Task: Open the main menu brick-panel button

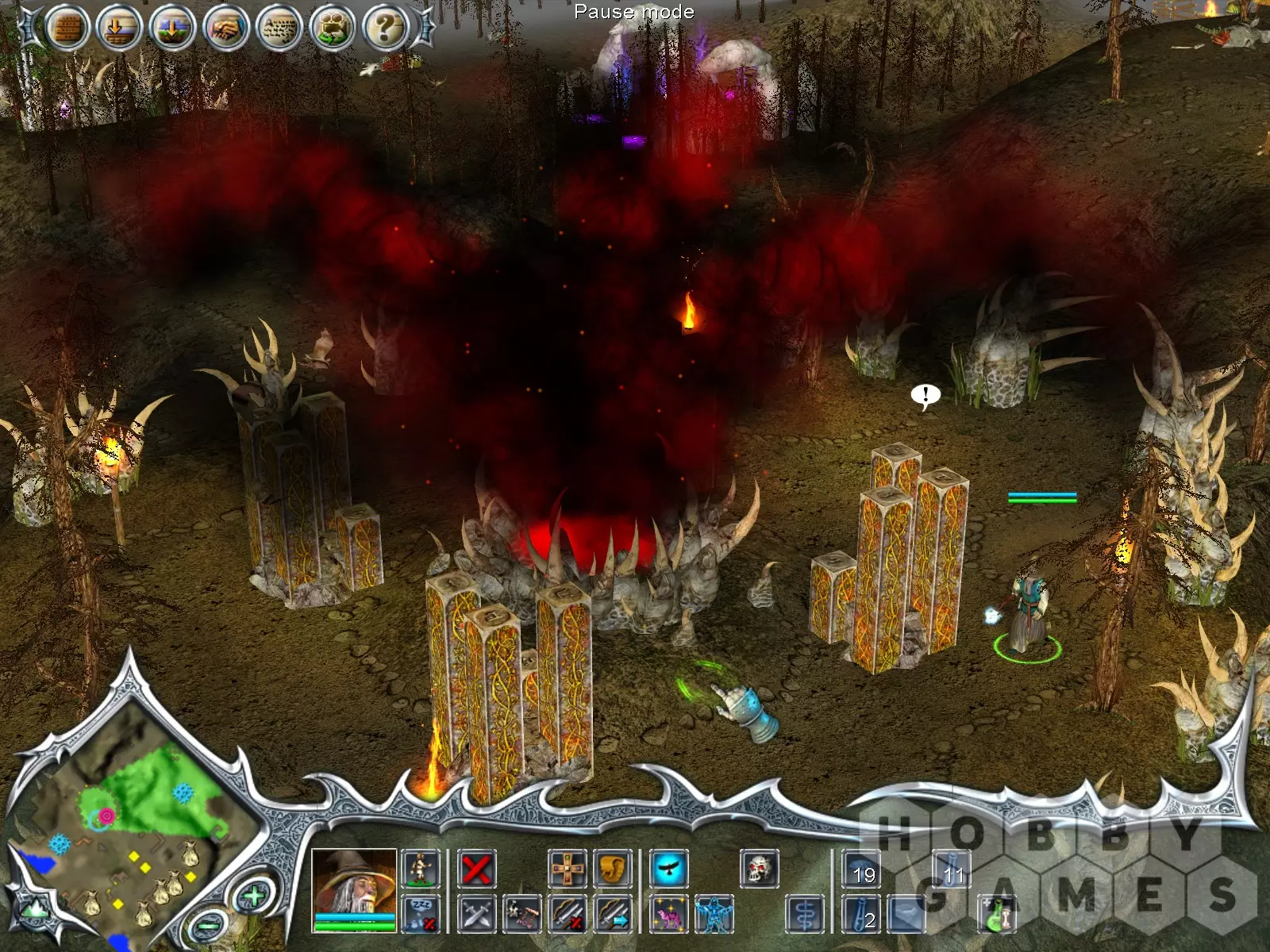Action: pos(67,29)
